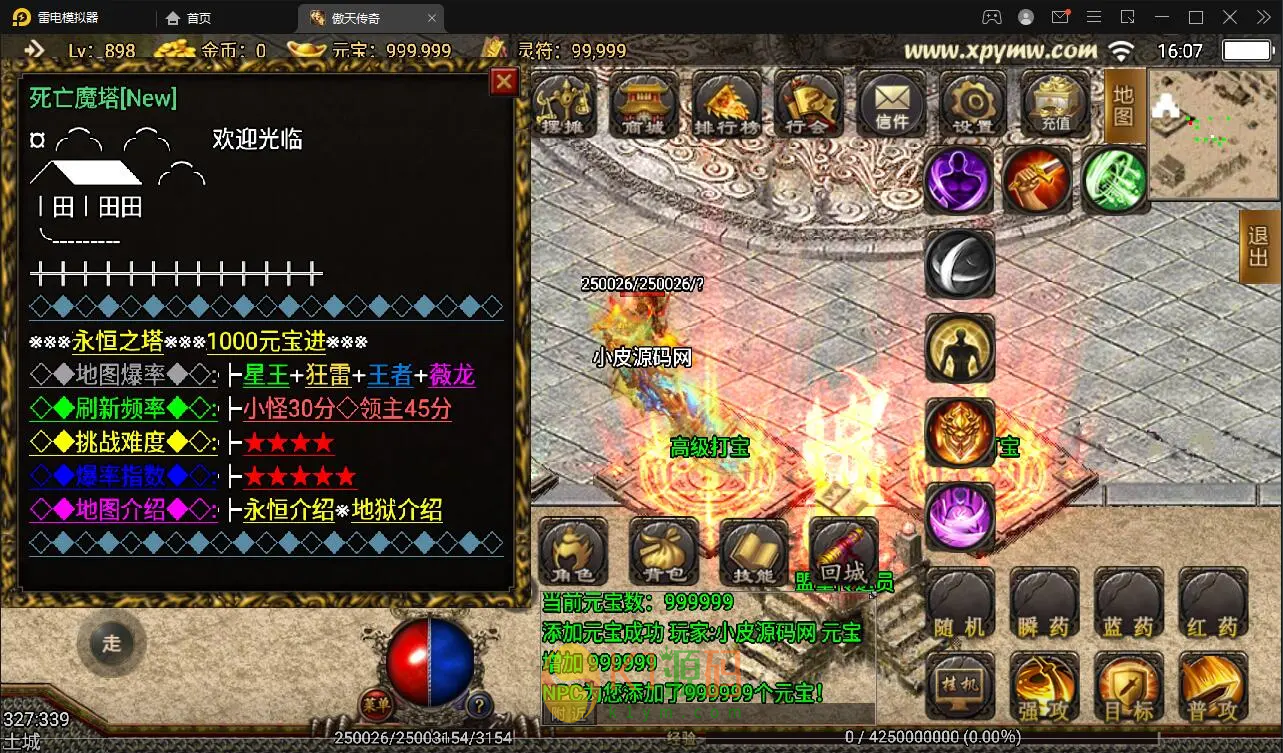Open the 地狱介绍 map introduction
Viewport: 1283px width, 753px height.
click(397, 510)
